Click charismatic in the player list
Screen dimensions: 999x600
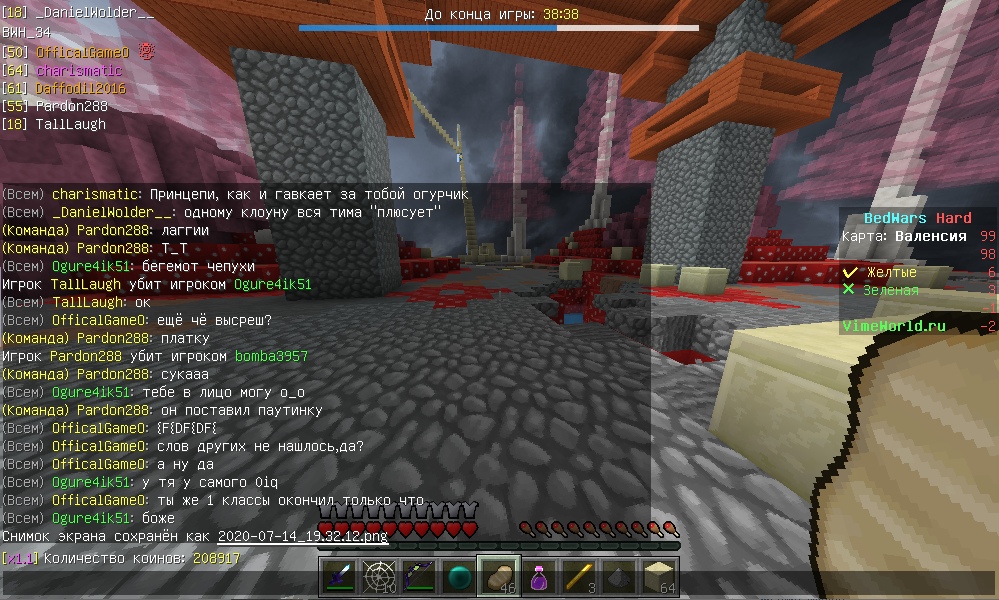coord(78,71)
